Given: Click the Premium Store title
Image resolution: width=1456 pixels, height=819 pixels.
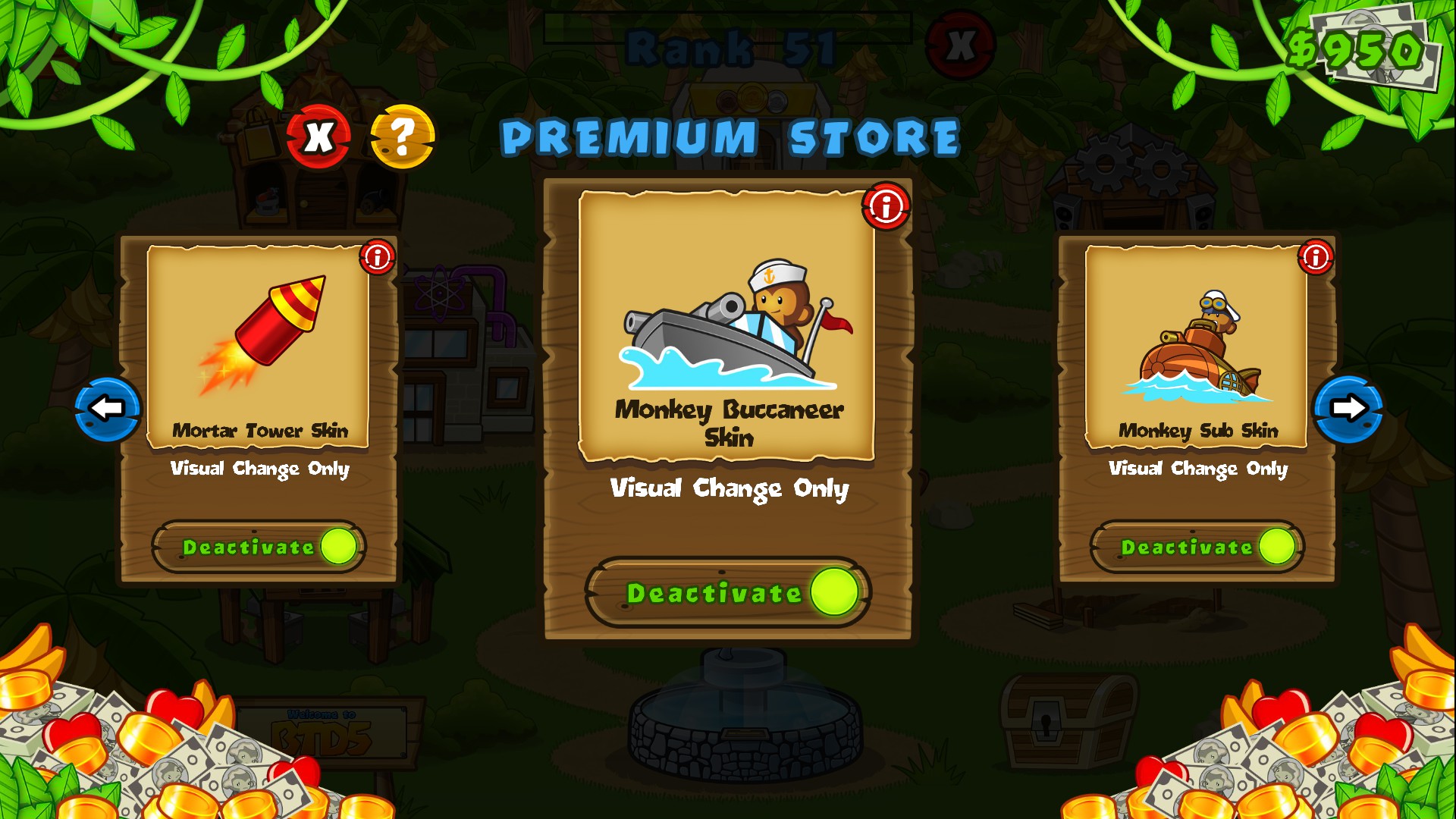Looking at the screenshot, I should [x=730, y=137].
